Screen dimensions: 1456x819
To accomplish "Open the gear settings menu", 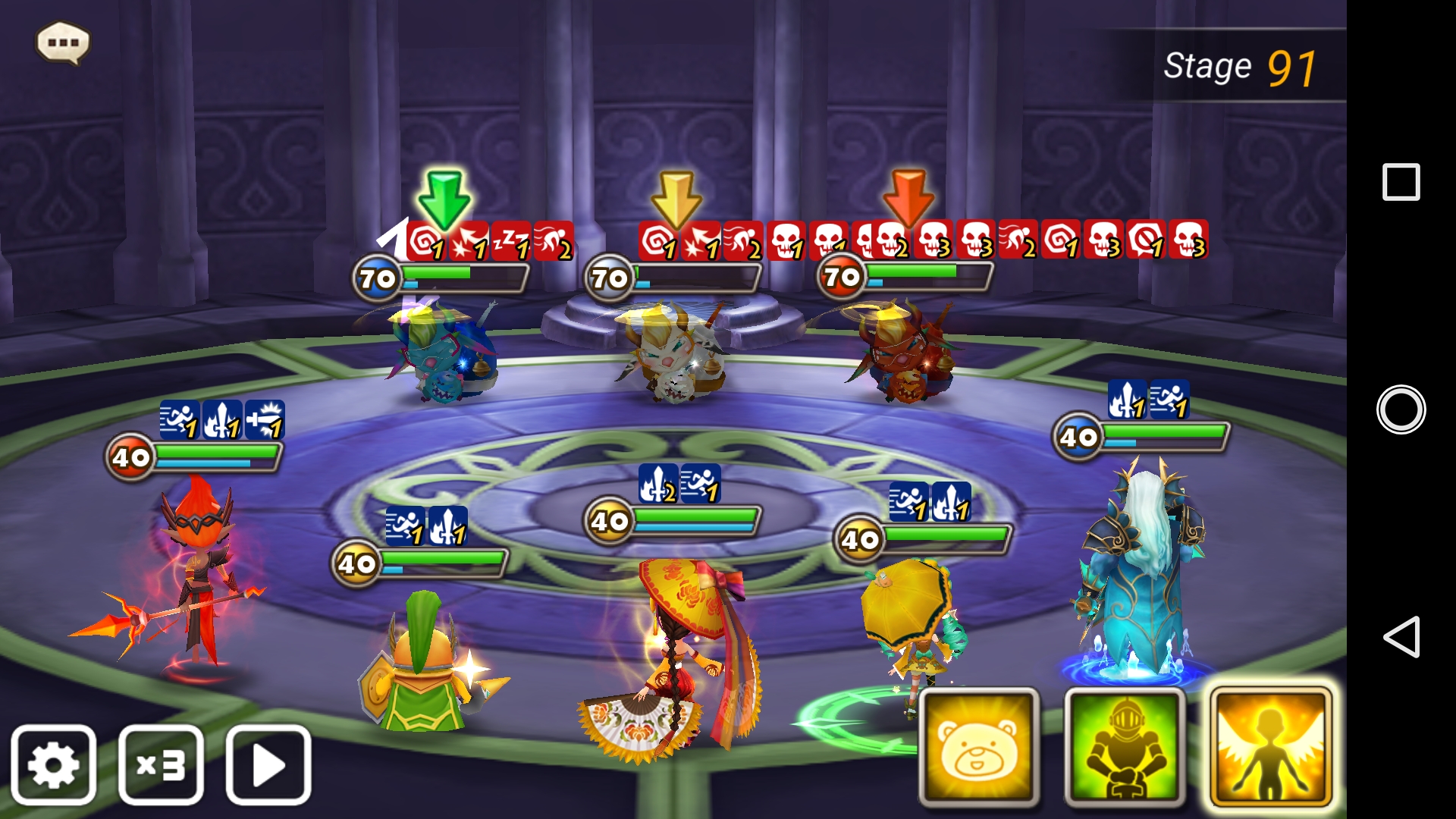I will (53, 765).
